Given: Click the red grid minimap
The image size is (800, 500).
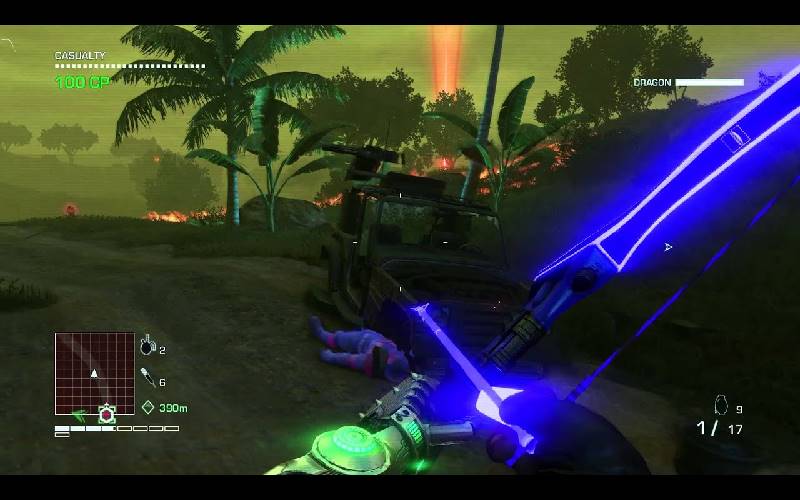Looking at the screenshot, I should click(94, 373).
